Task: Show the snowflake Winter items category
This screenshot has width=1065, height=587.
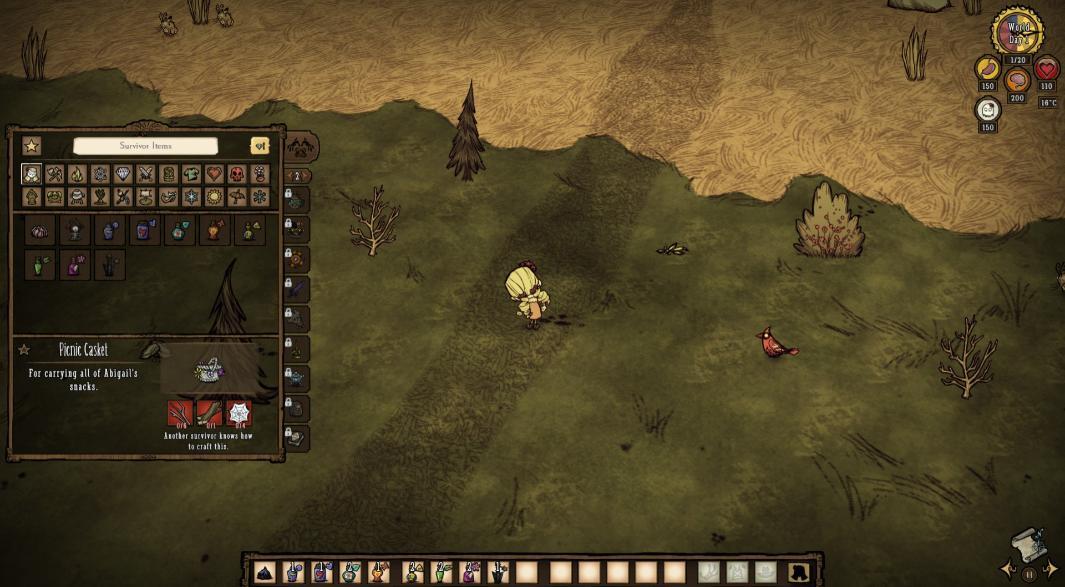Action: (191, 197)
